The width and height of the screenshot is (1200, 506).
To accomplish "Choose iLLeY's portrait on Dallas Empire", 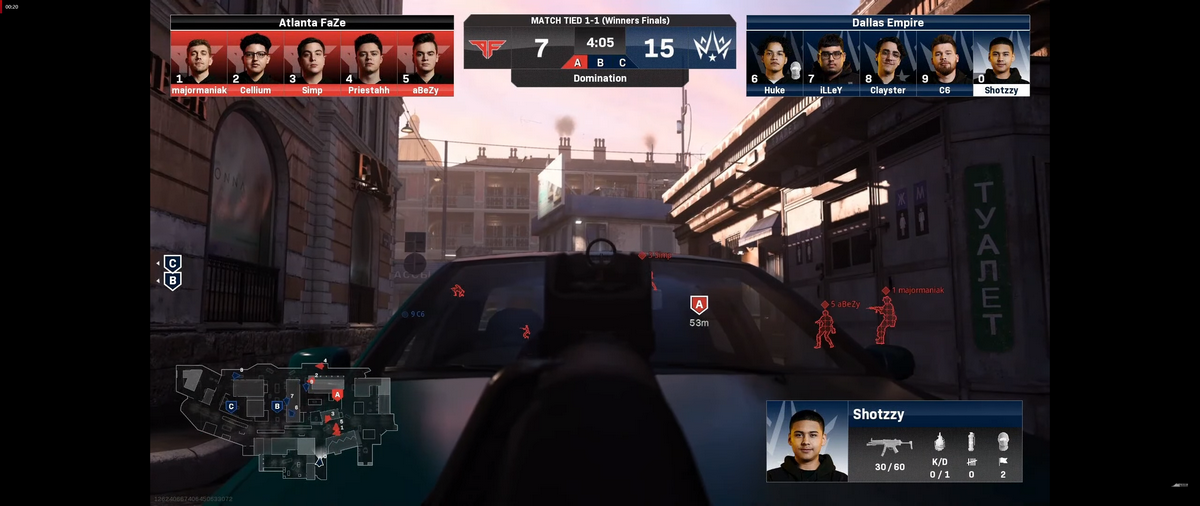I will pos(831,59).
